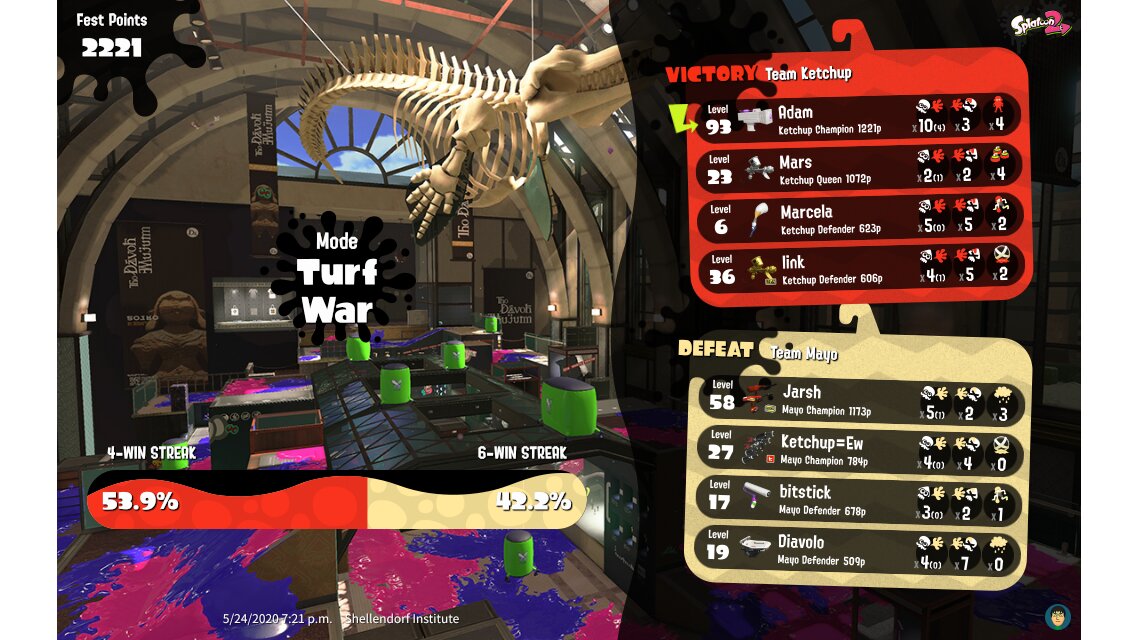1138x640 pixels.
Task: Select Mars in the Team Ketchup list
Action: [861, 168]
